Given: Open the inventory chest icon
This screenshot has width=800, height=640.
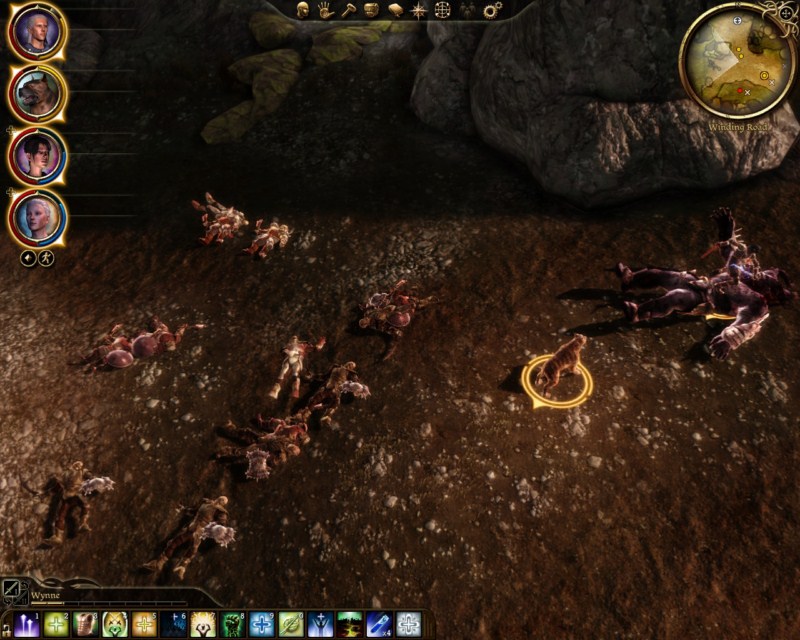Looking at the screenshot, I should coord(371,10).
